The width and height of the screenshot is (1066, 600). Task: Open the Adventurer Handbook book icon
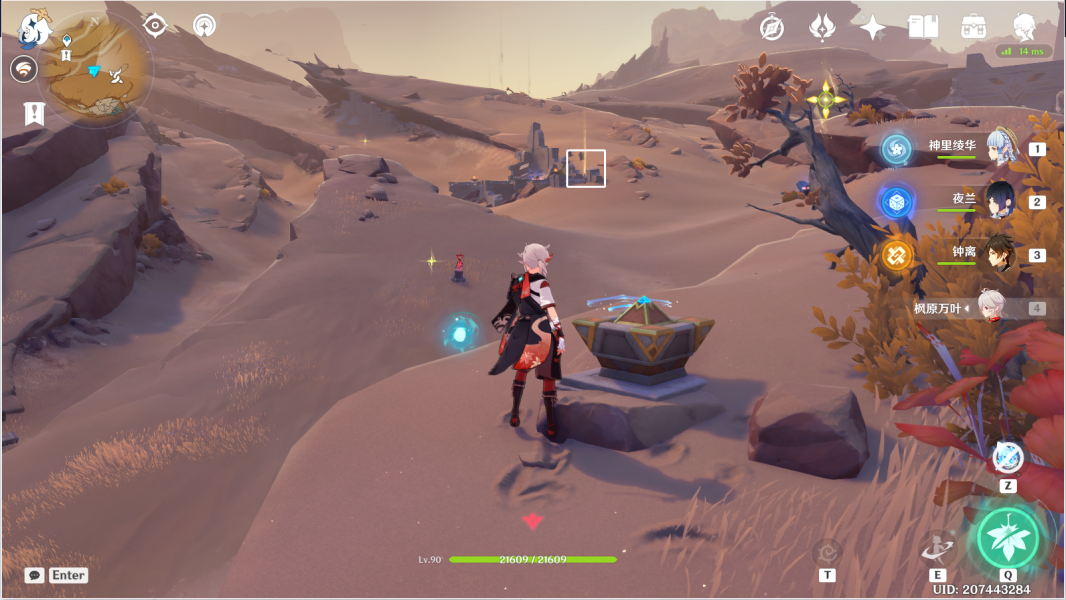[x=923, y=27]
